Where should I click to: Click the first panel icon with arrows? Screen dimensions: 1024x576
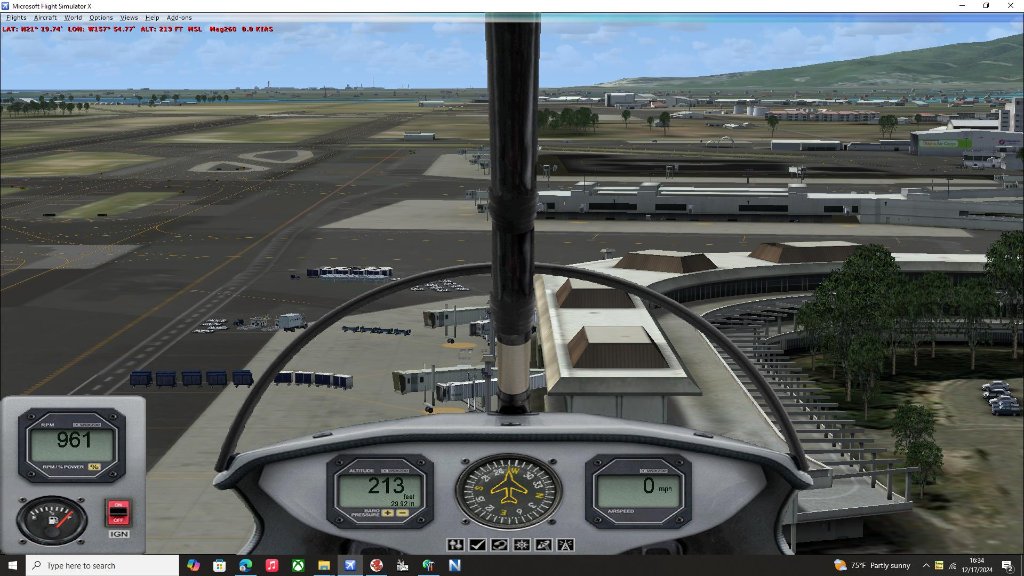(456, 545)
